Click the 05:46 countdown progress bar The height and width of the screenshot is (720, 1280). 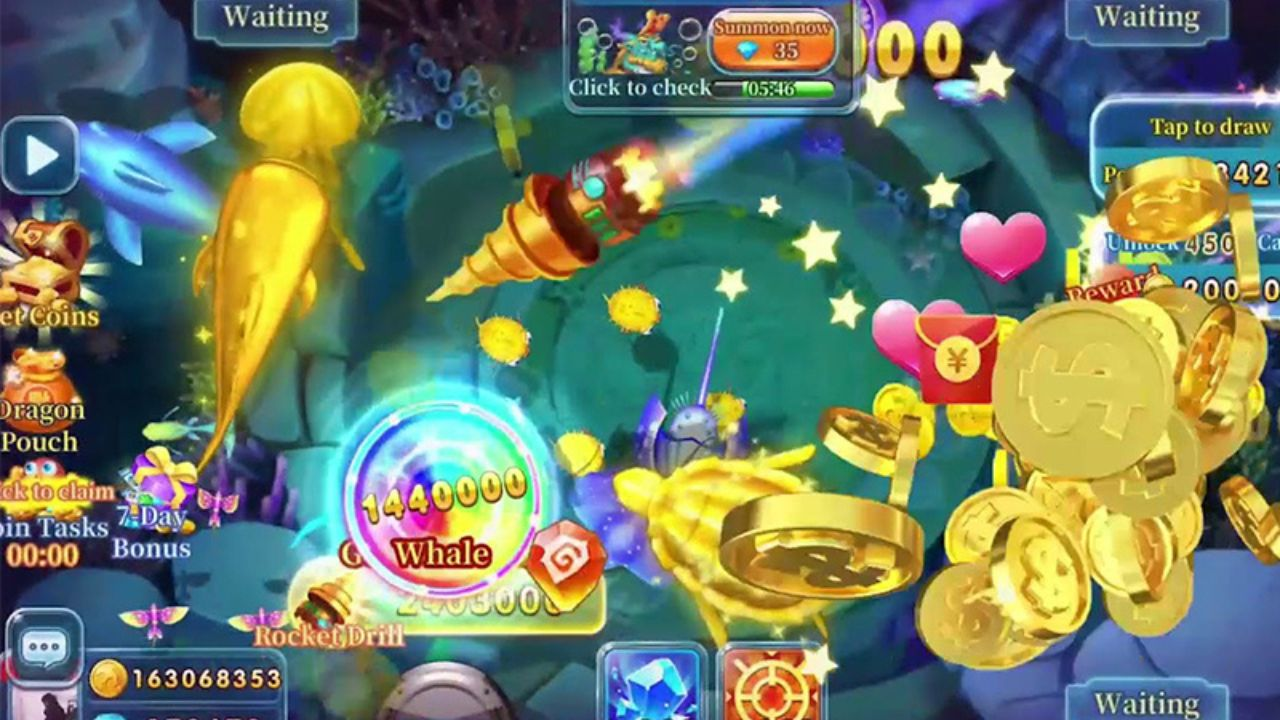(775, 88)
